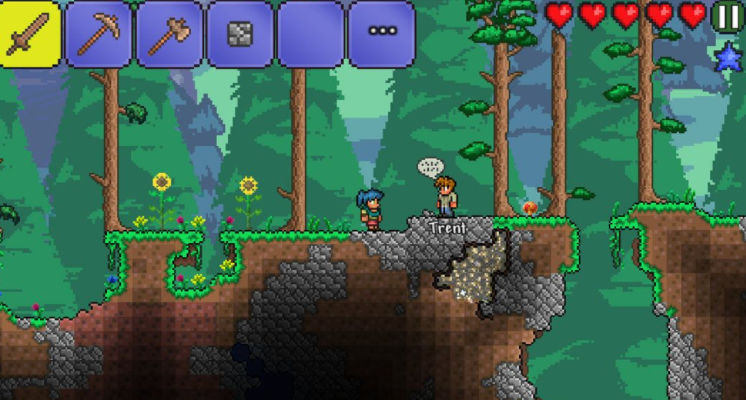The height and width of the screenshot is (400, 746).
Task: Choose the copper axe hotbar slot
Action: pos(169,34)
